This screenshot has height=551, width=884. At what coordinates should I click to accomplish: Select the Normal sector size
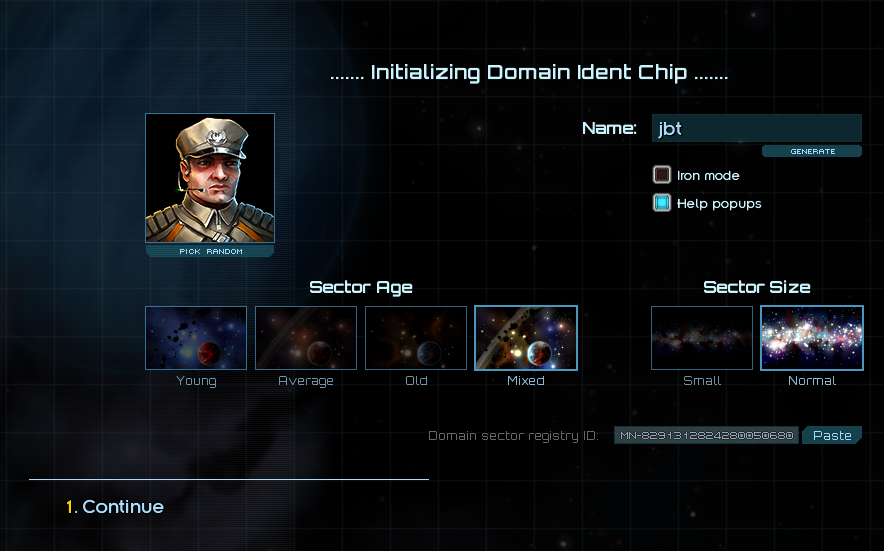tap(812, 338)
